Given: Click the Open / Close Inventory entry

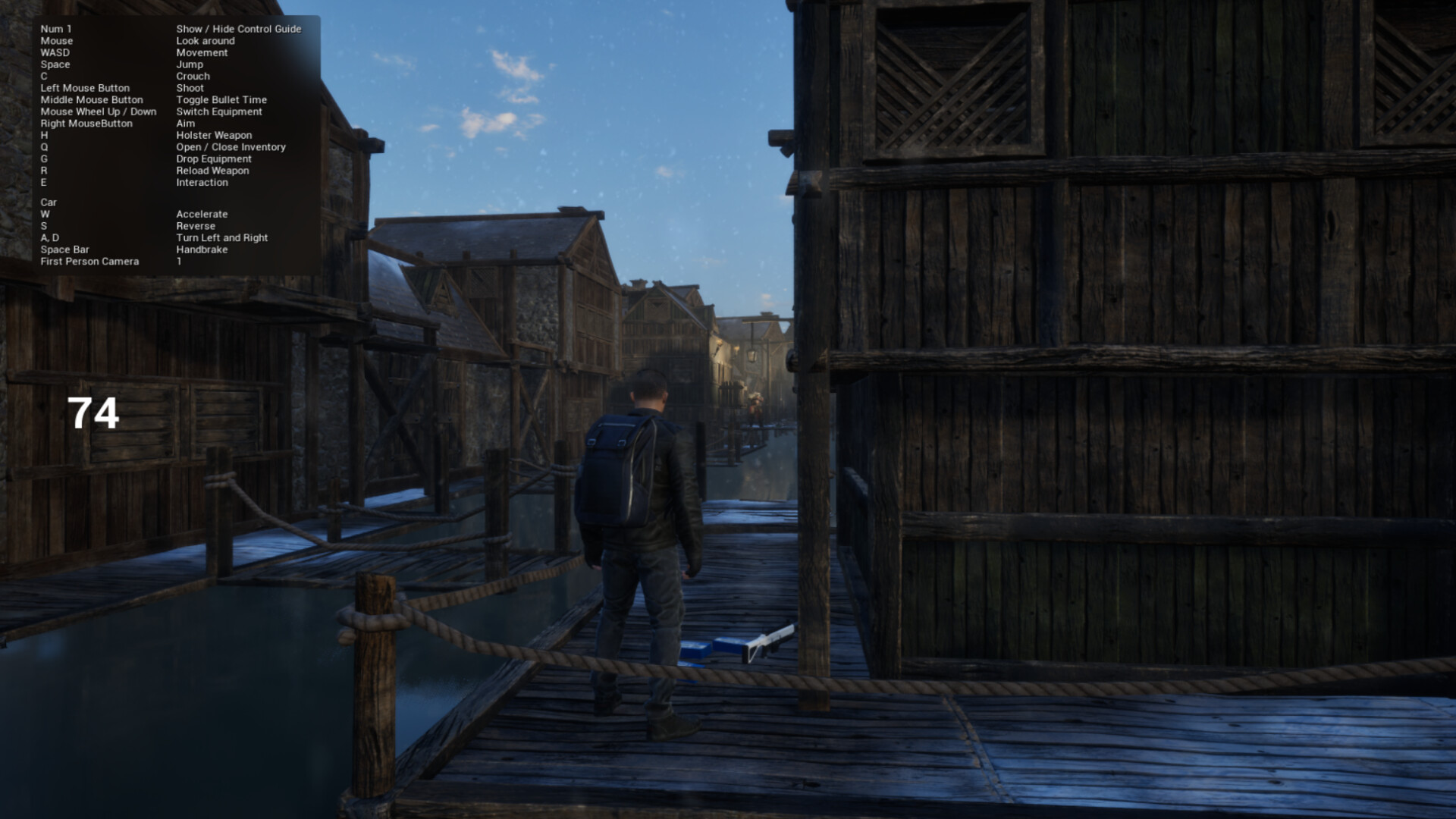Looking at the screenshot, I should (231, 146).
